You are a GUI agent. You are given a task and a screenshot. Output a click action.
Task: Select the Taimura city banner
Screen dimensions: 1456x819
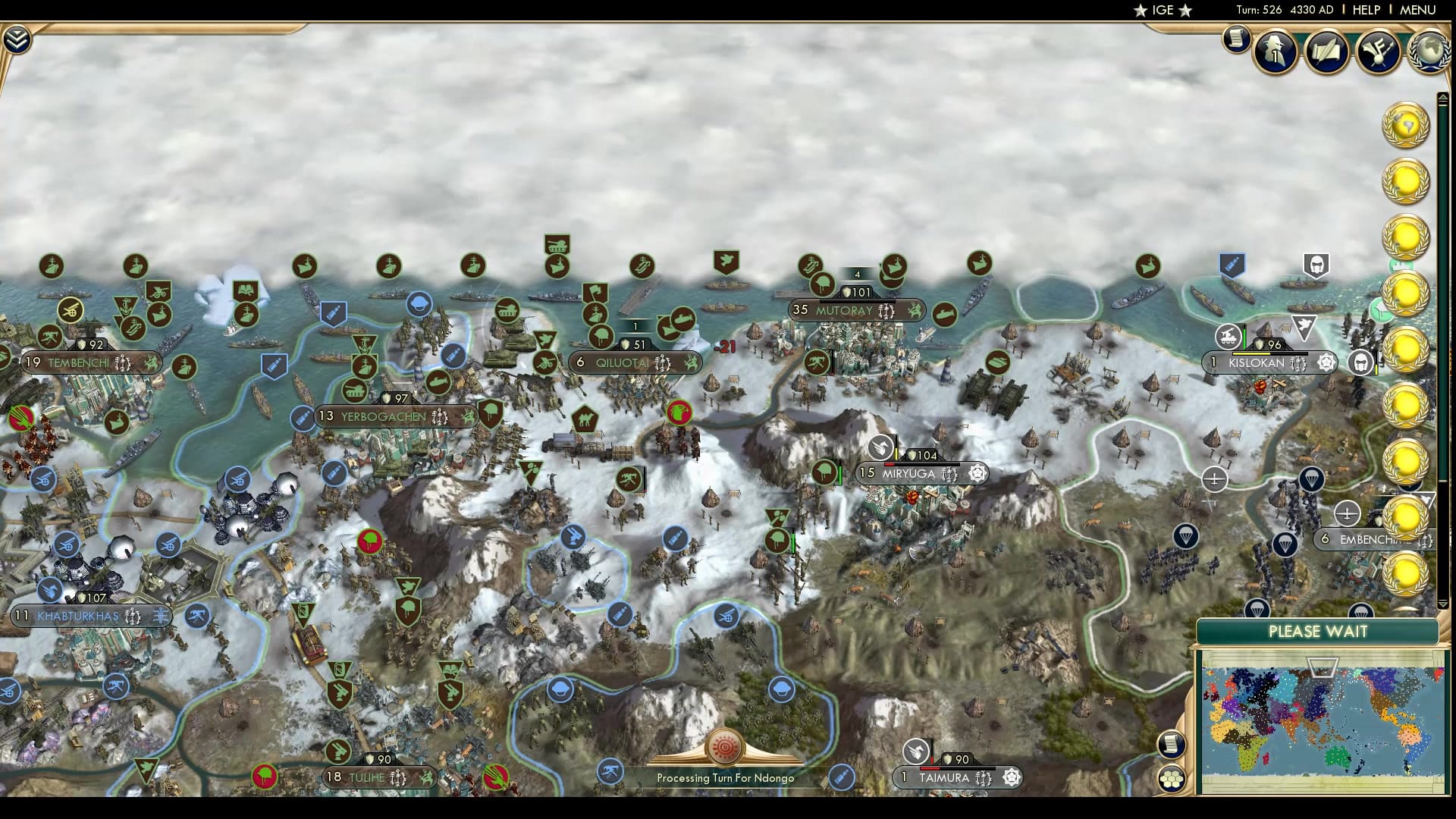943,777
